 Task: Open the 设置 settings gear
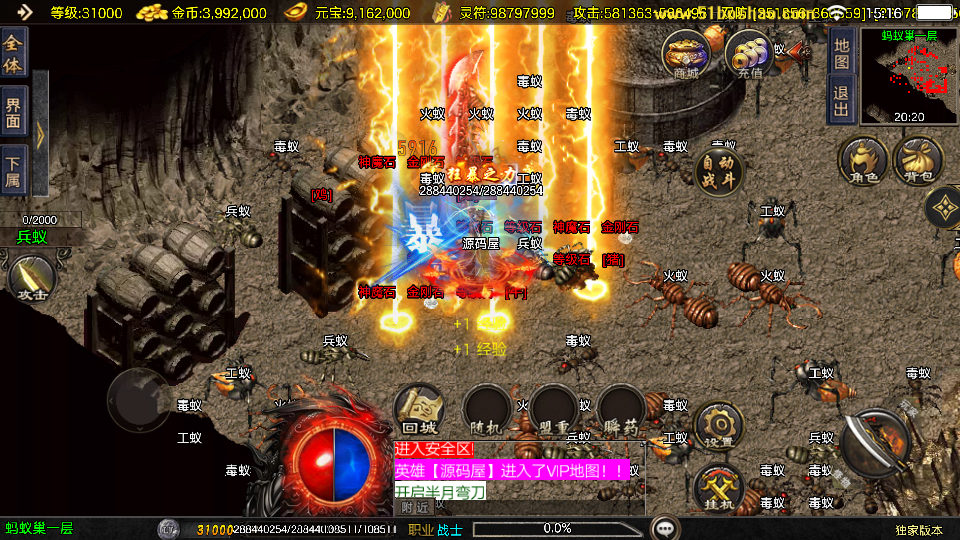point(718,426)
